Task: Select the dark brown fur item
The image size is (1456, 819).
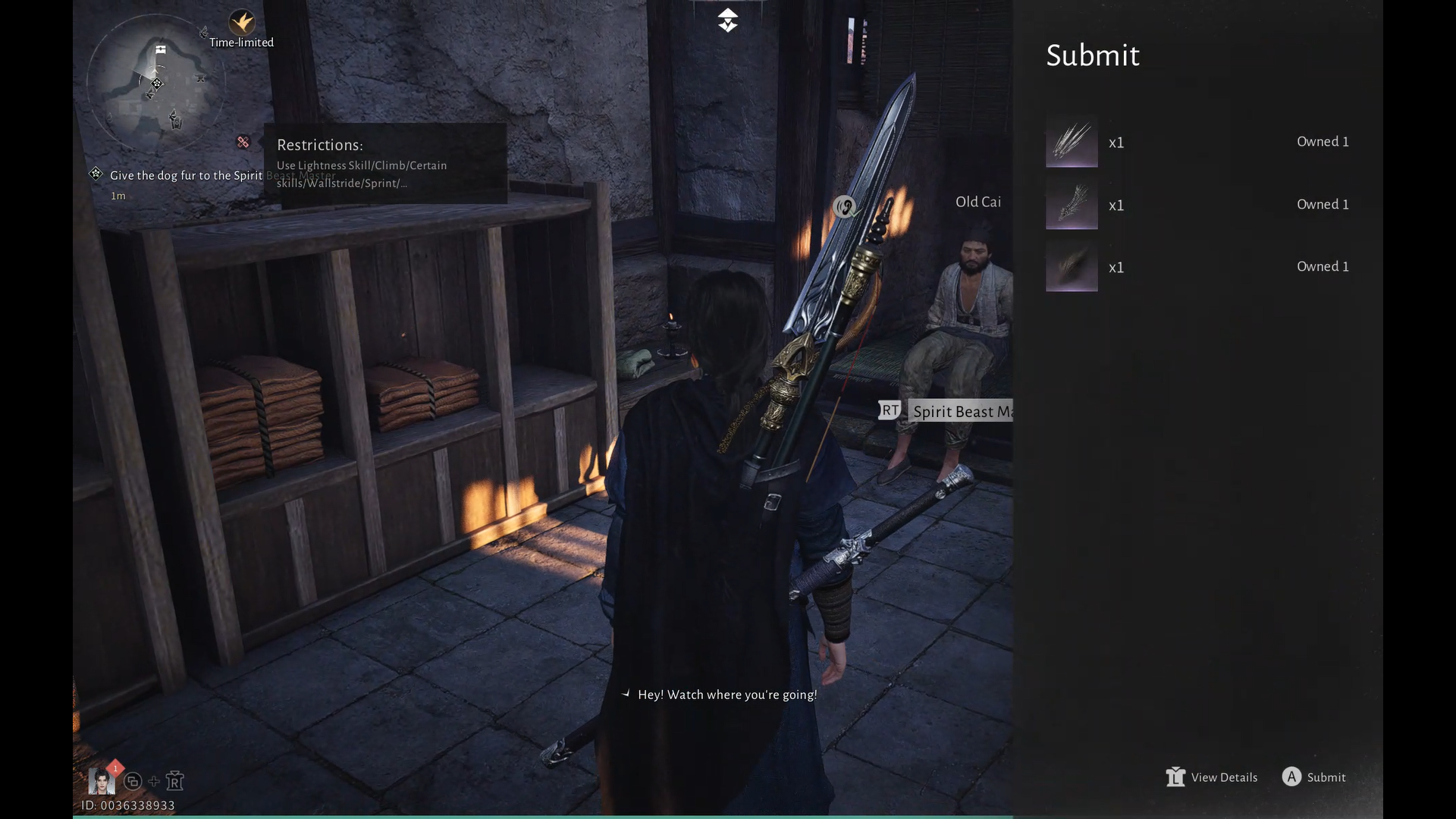Action: pyautogui.click(x=1072, y=267)
